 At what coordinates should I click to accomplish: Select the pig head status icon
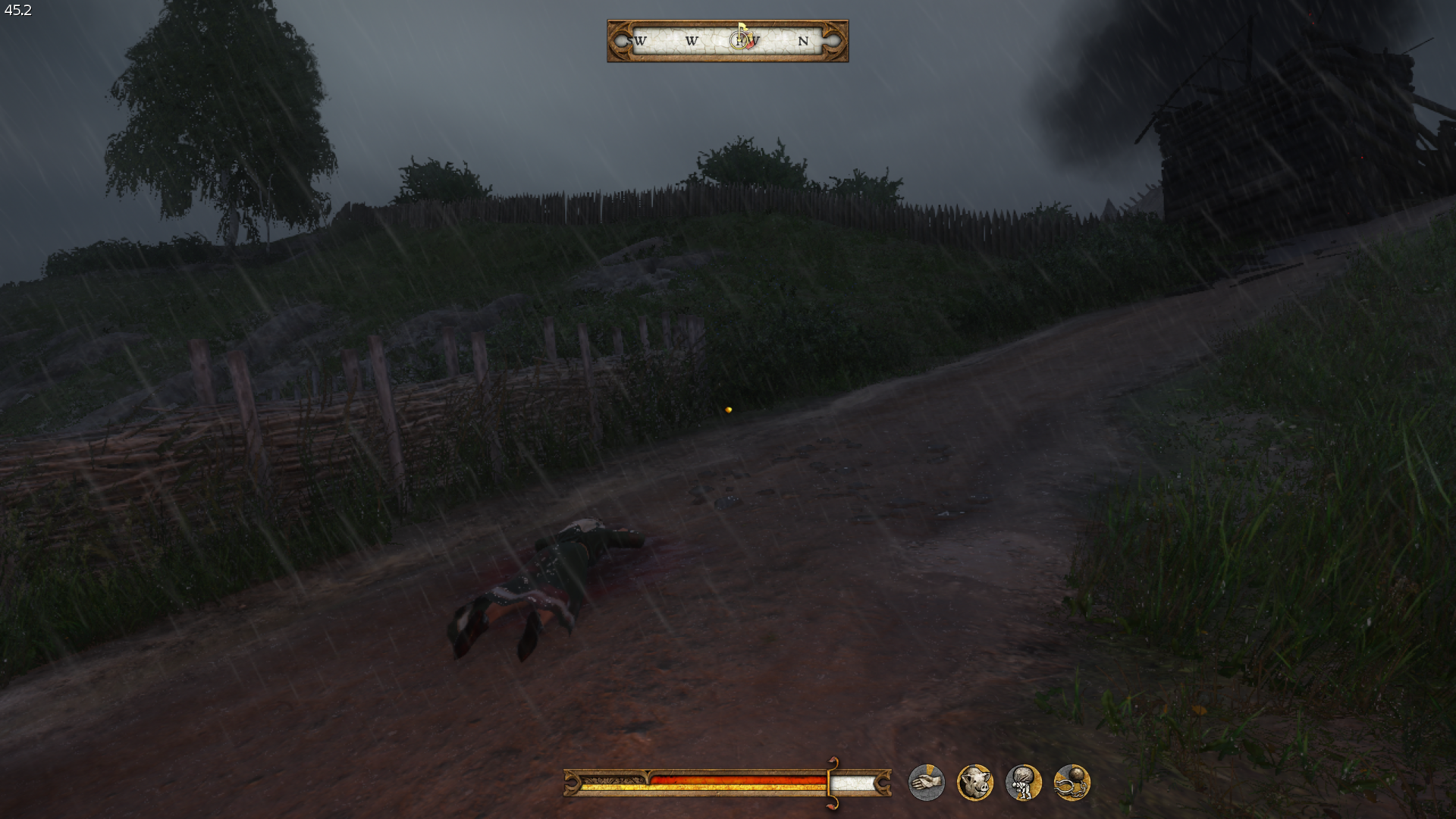(974, 783)
